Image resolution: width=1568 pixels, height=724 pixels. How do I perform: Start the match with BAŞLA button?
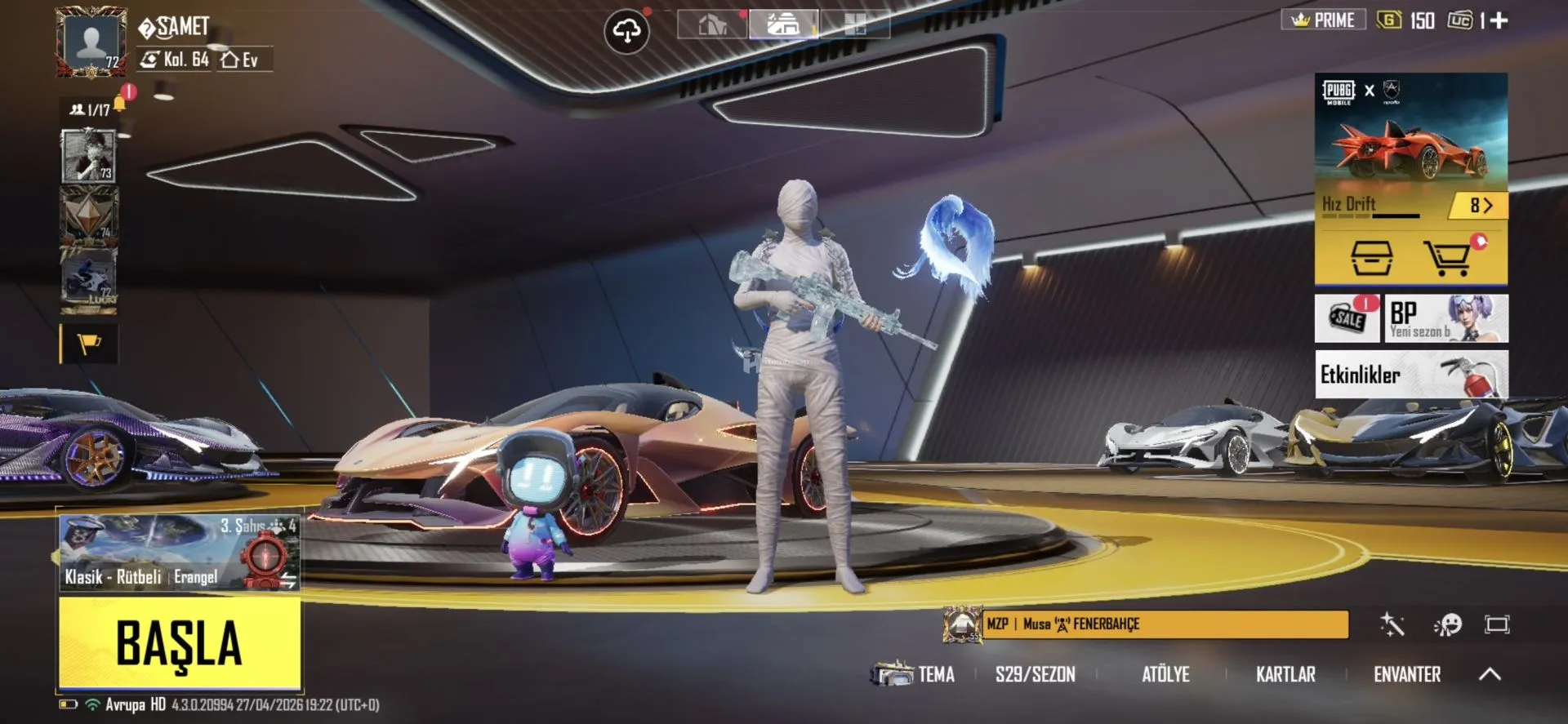tap(180, 643)
